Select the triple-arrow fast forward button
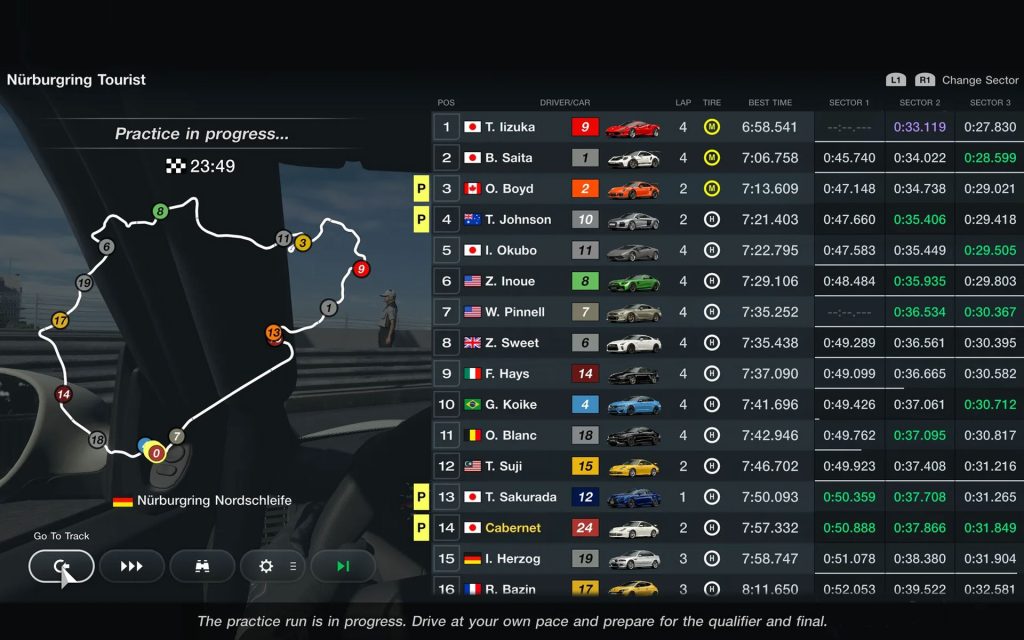The image size is (1024, 640). coord(132,566)
